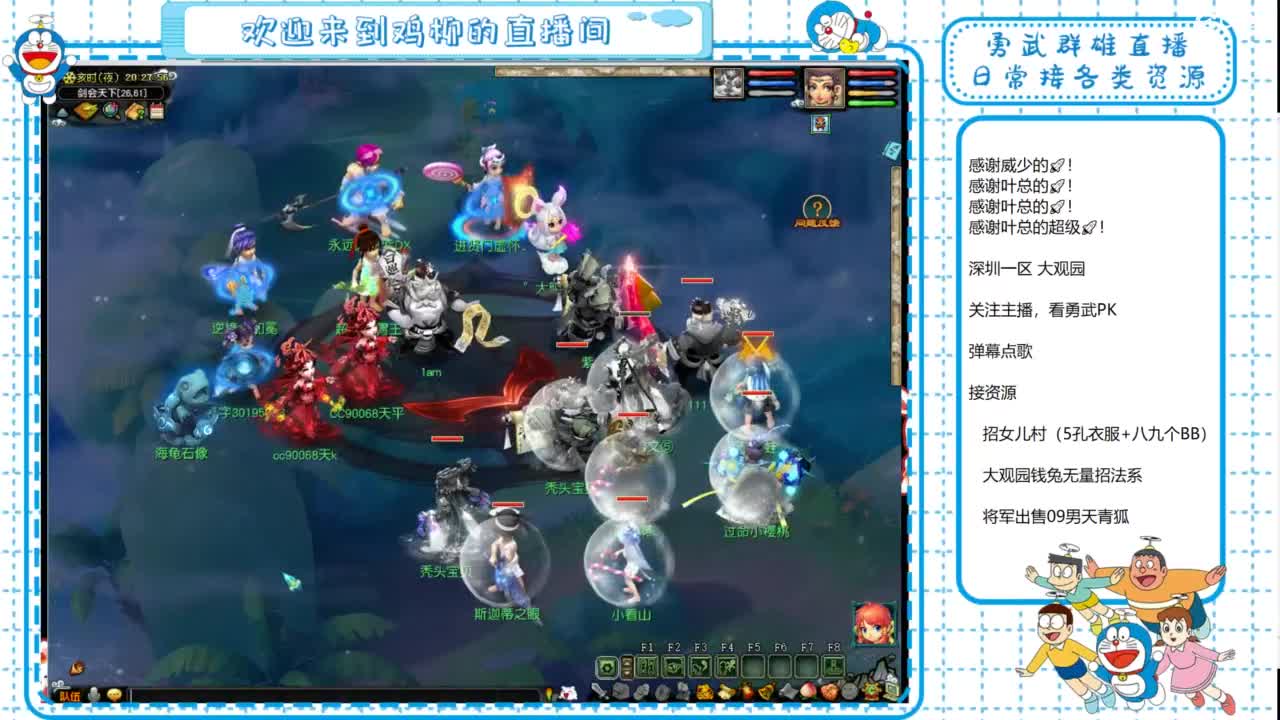1280x720 pixels.
Task: Click the globe activity icon under 剑会天下
Action: tap(111, 111)
